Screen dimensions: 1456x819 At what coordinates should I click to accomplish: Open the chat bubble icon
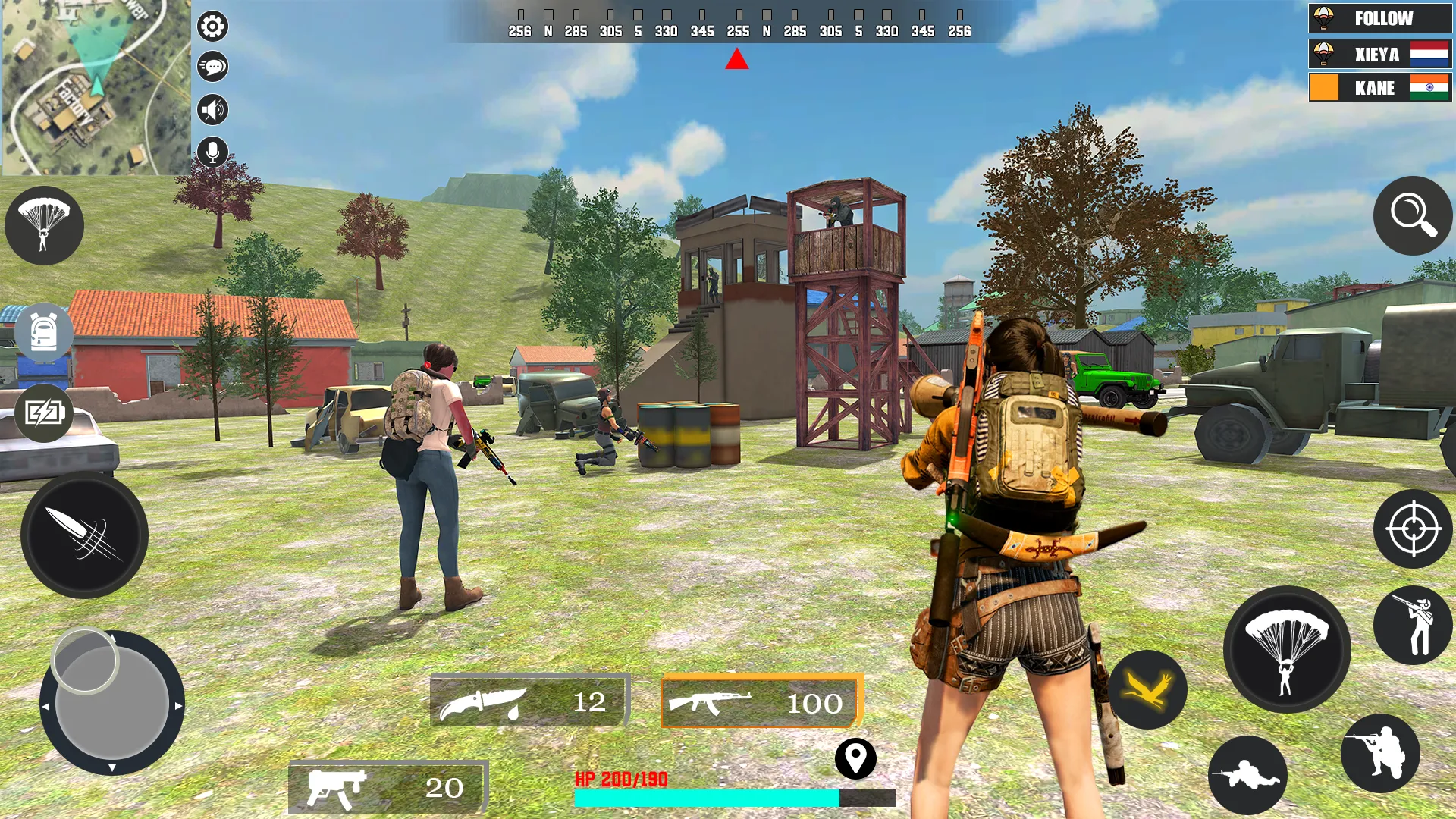(212, 67)
